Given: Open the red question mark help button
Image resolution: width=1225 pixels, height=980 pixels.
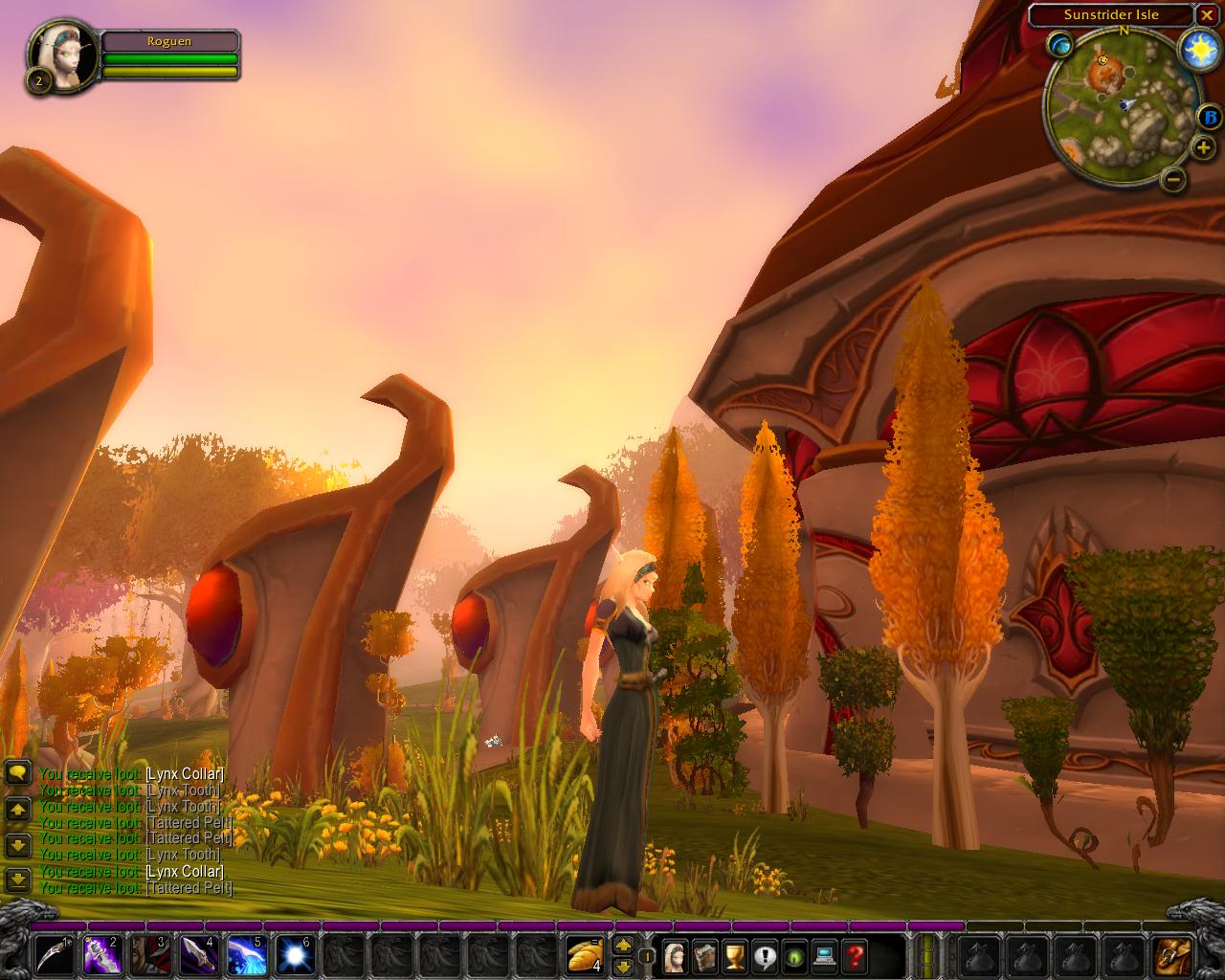Looking at the screenshot, I should [x=854, y=955].
